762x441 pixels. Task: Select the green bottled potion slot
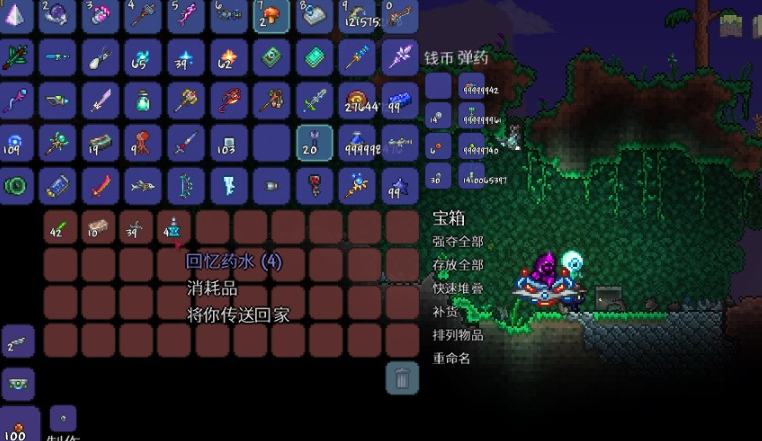coord(143,100)
